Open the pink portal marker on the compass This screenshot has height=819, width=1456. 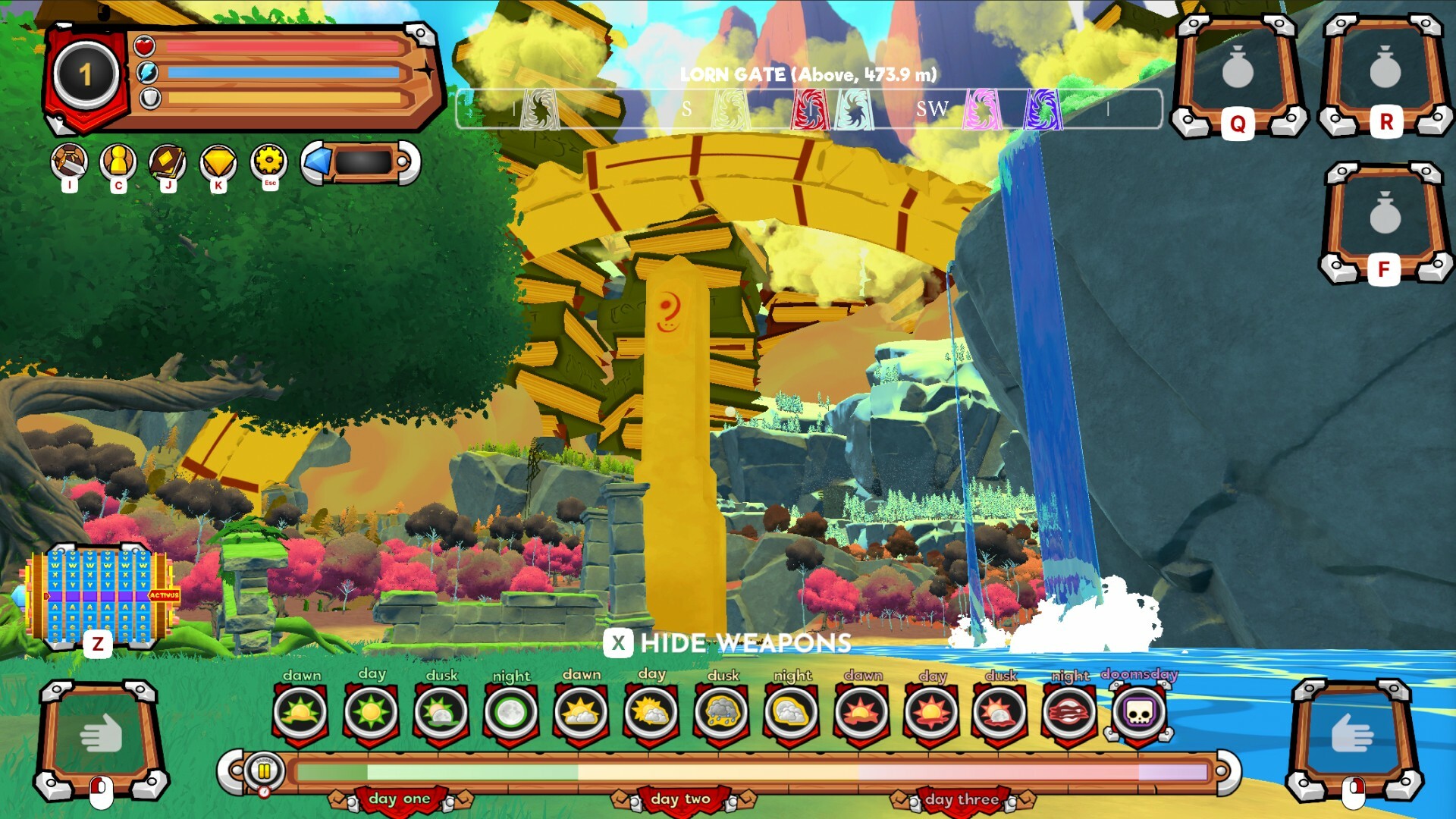tap(981, 108)
